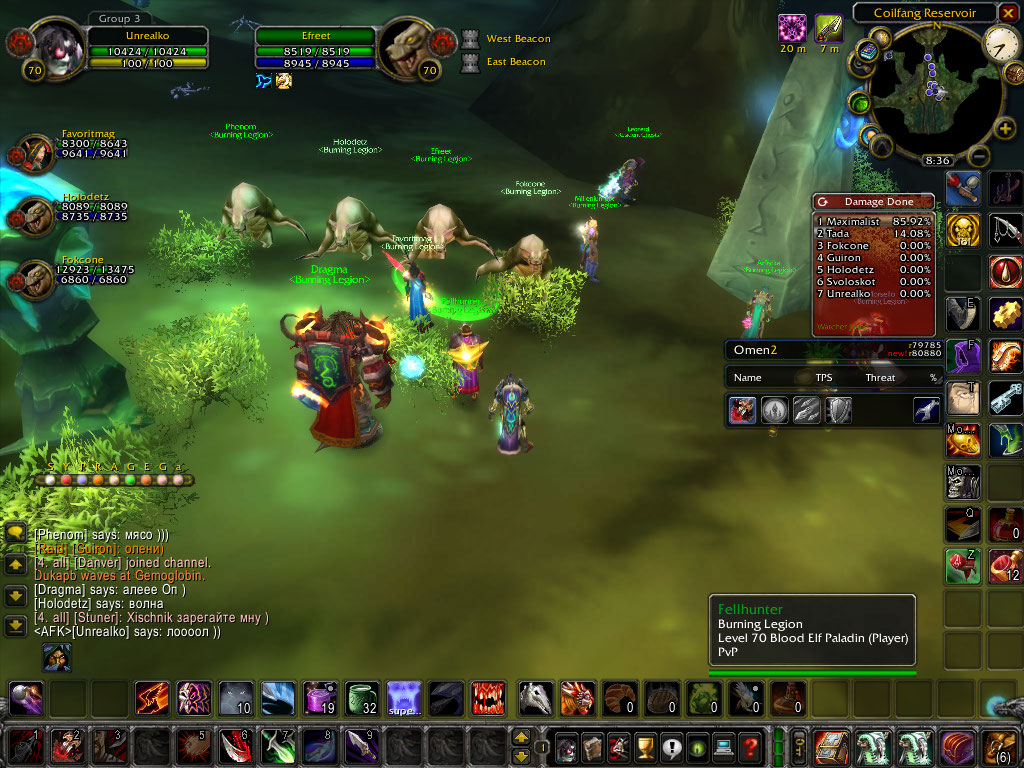
Task: Click the golden skull button on right bar
Action: [962, 229]
